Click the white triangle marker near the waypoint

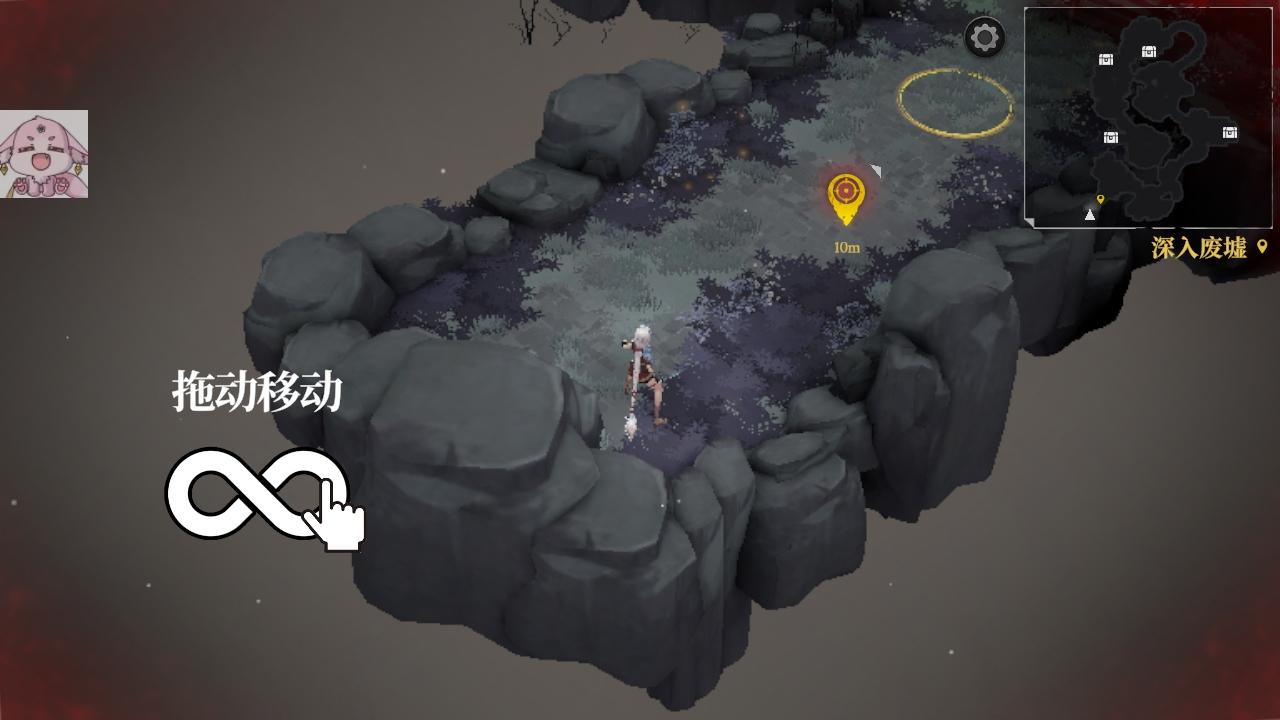[878, 169]
